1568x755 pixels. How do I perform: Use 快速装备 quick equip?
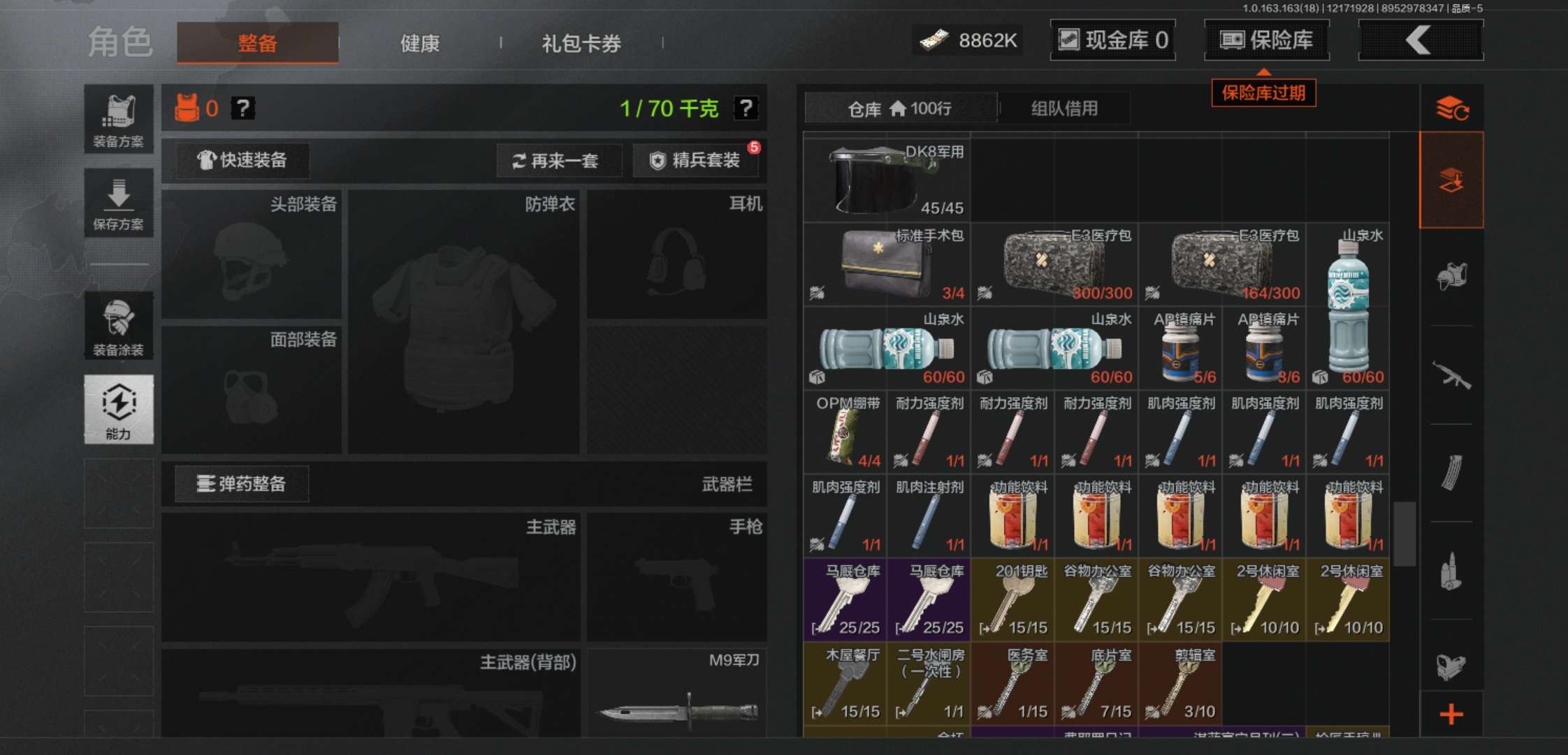tap(242, 160)
